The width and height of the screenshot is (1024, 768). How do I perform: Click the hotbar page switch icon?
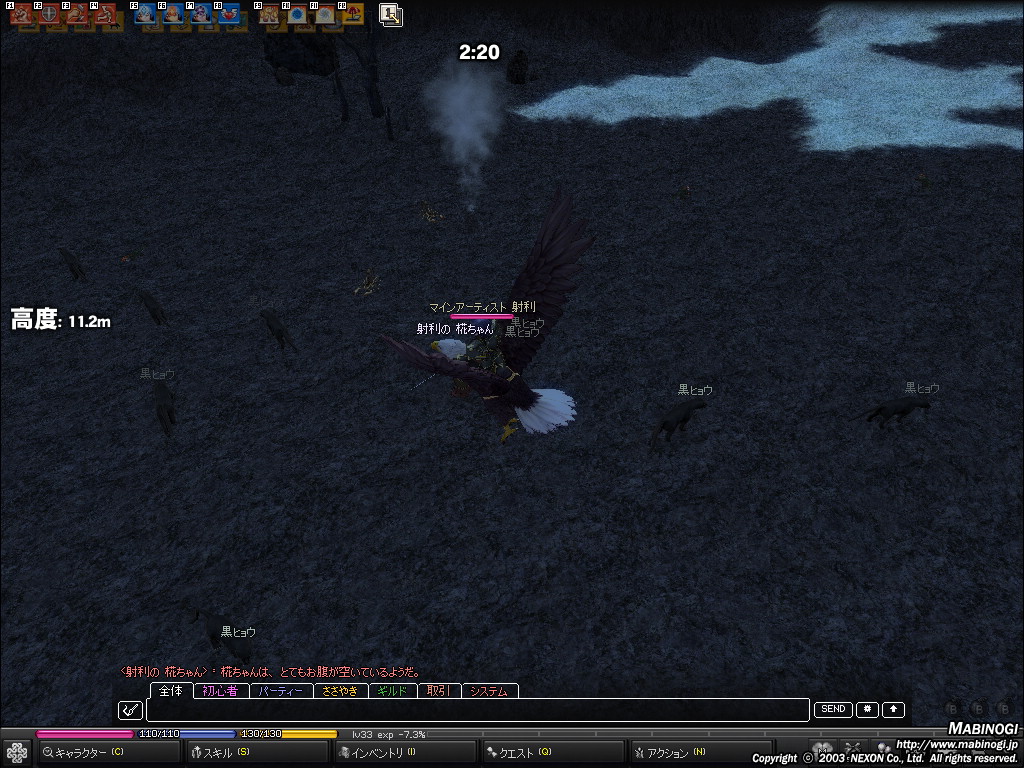(x=390, y=14)
